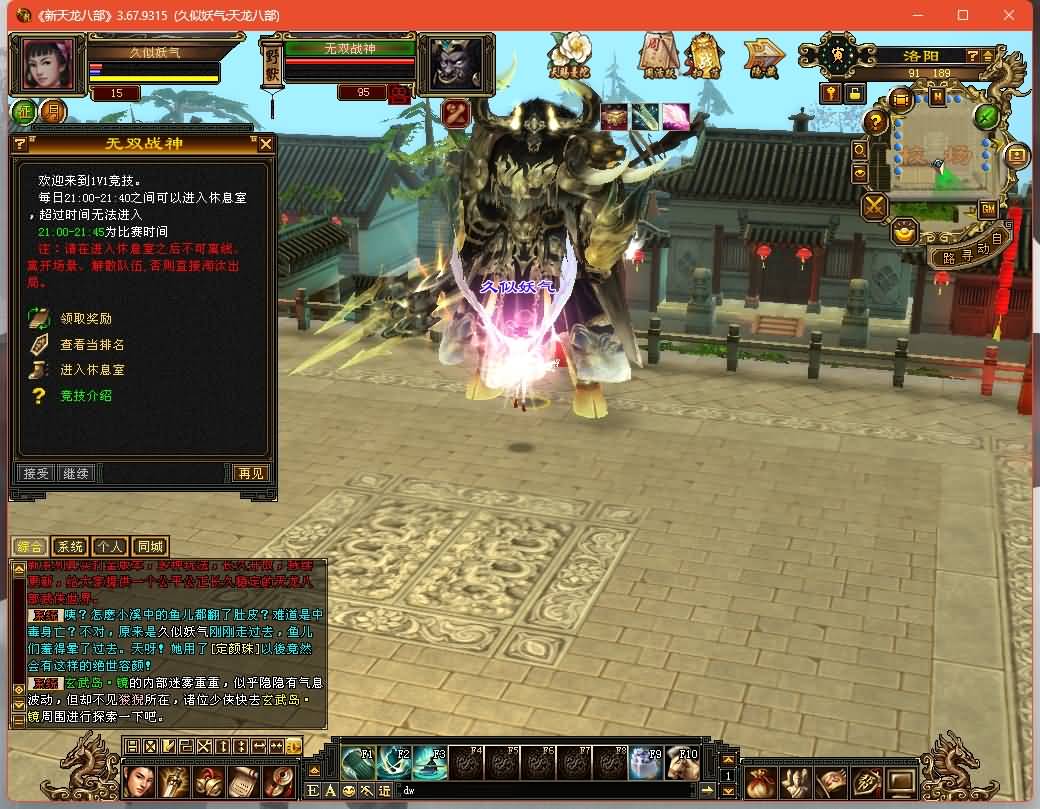The image size is (1040, 809).
Task: Say goodbye with the 再见 button
Action: (250, 473)
